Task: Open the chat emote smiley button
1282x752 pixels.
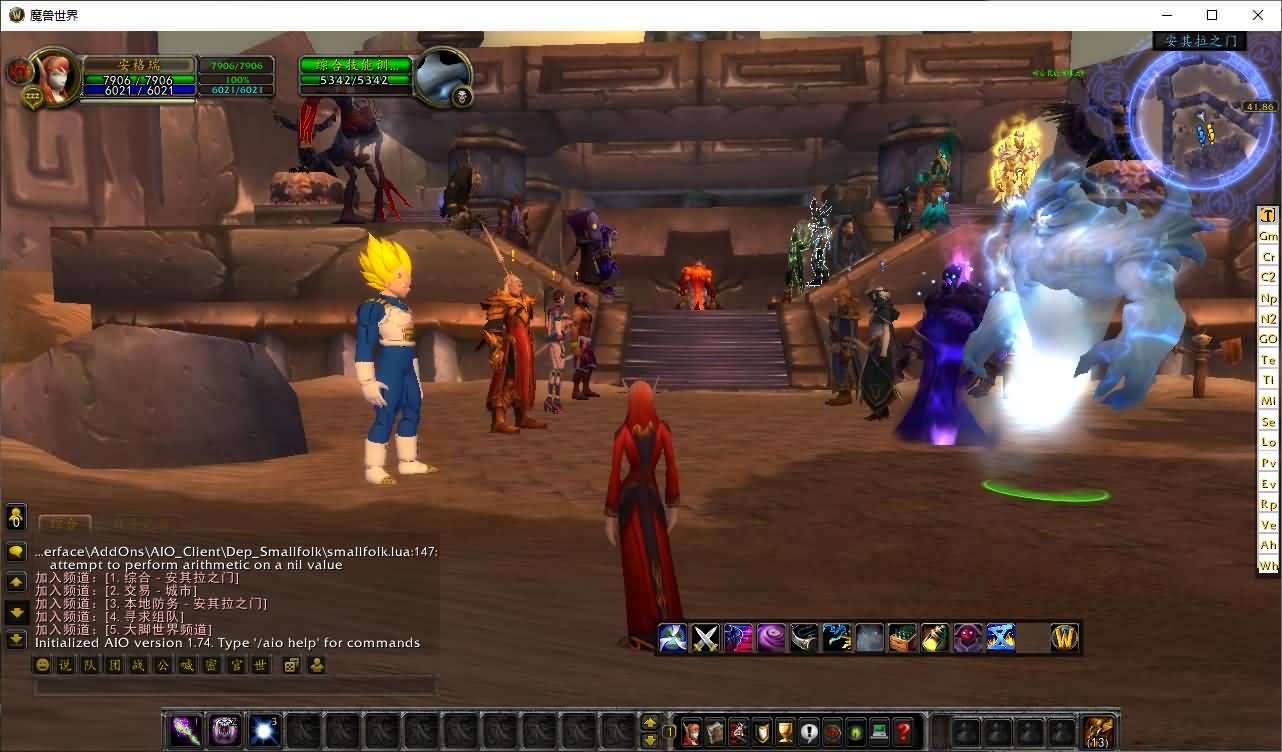Action: coord(43,665)
